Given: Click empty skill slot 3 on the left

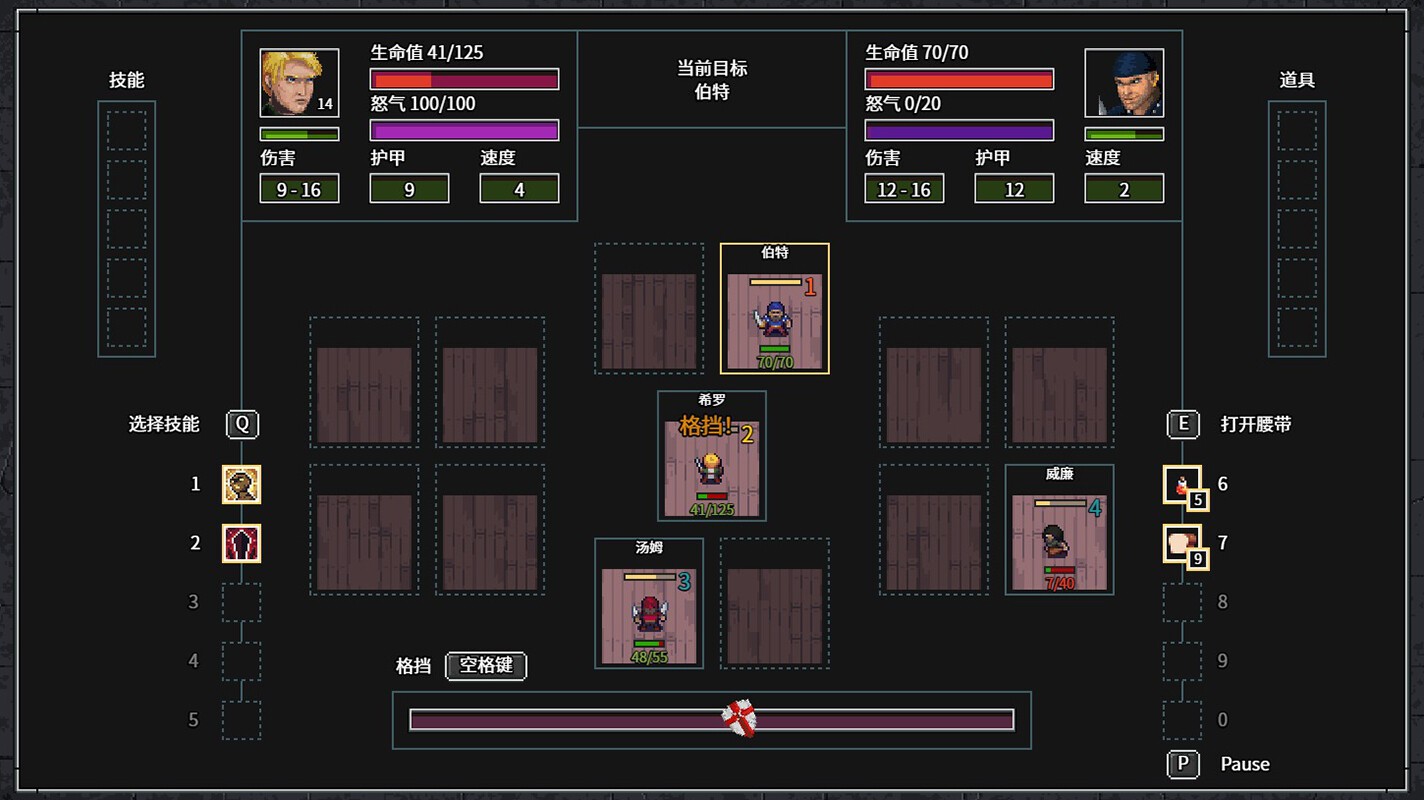Looking at the screenshot, I should 240,602.
